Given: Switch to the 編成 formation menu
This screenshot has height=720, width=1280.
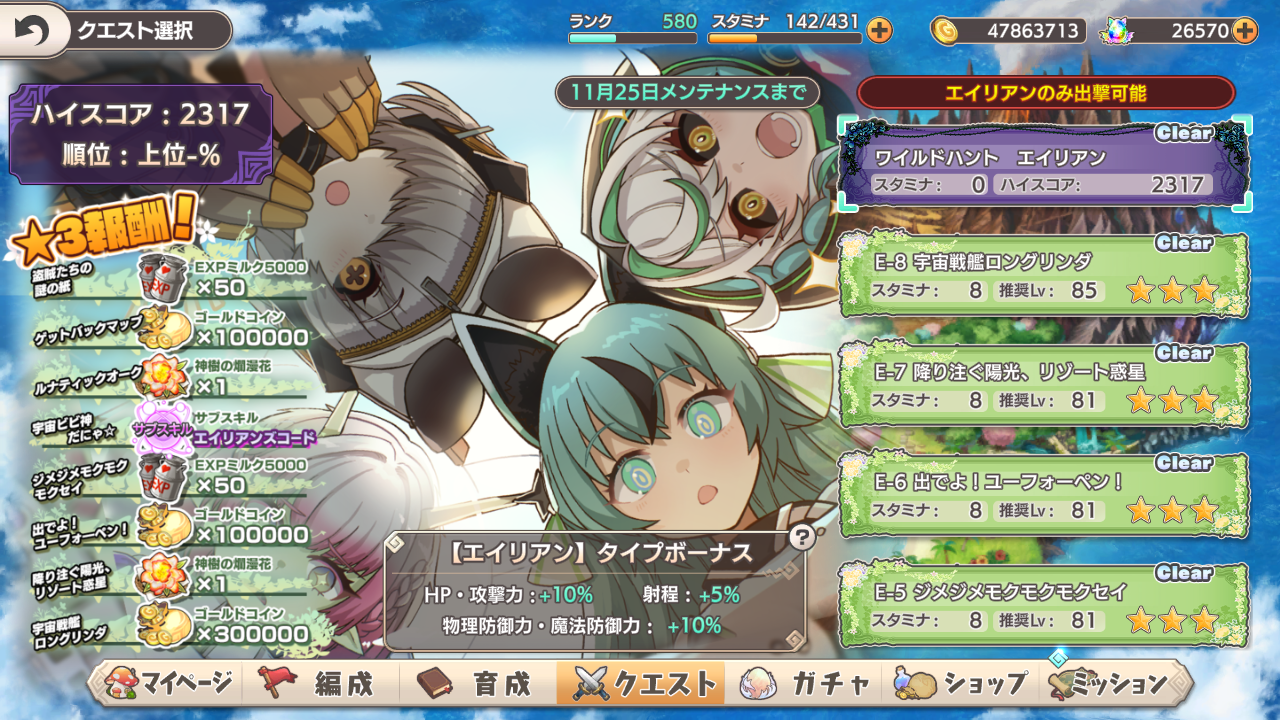Looking at the screenshot, I should (320, 684).
